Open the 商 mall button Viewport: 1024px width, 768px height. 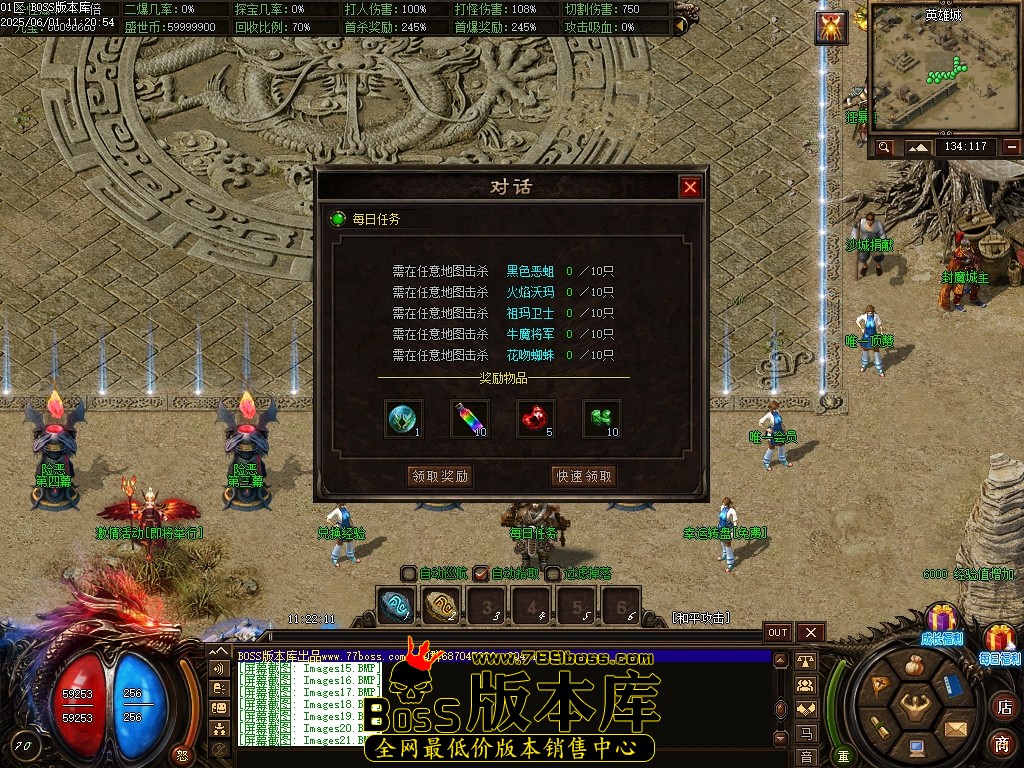pyautogui.click(x=1002, y=744)
